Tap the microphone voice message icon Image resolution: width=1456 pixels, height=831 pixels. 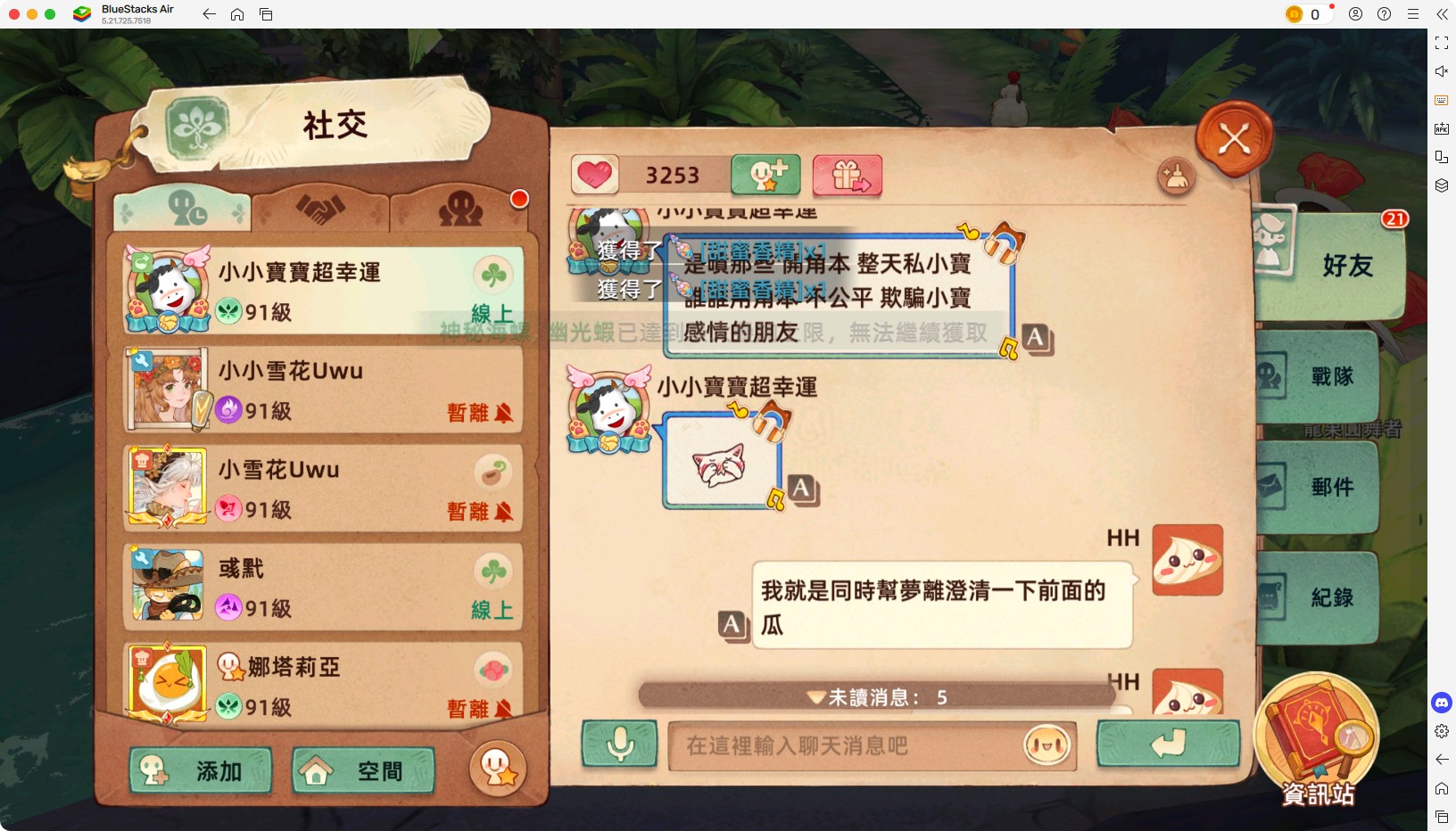coord(621,745)
